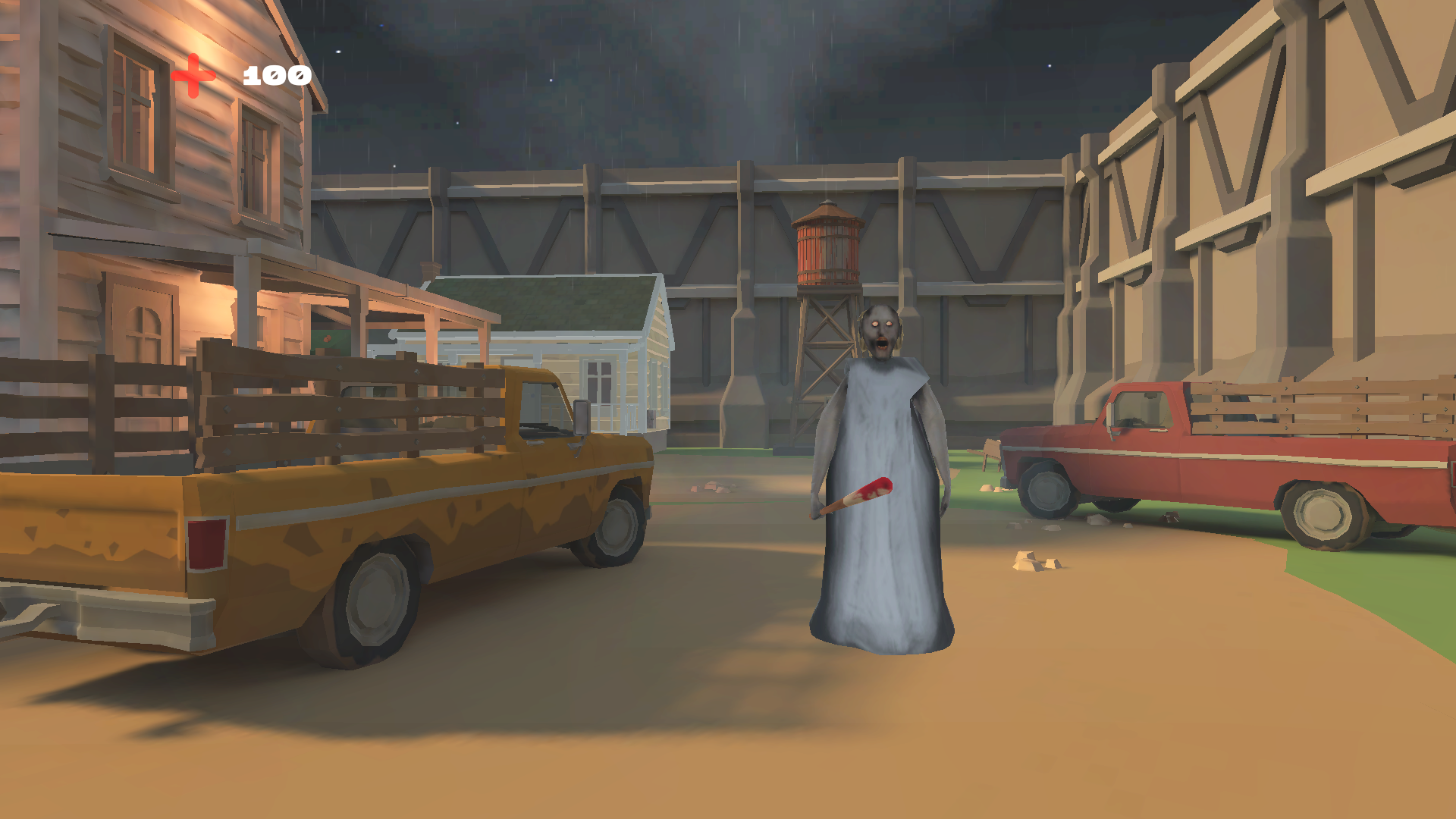Click the red health cross icon
The image size is (1456, 819).
191,74
